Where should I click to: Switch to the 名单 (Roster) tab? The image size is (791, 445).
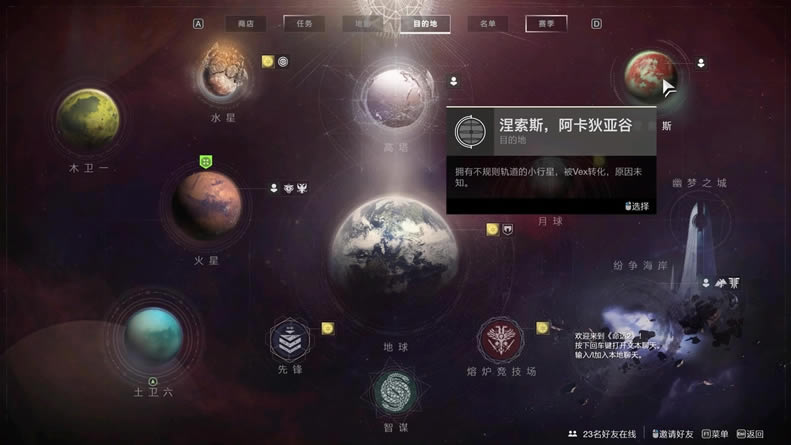pos(487,24)
